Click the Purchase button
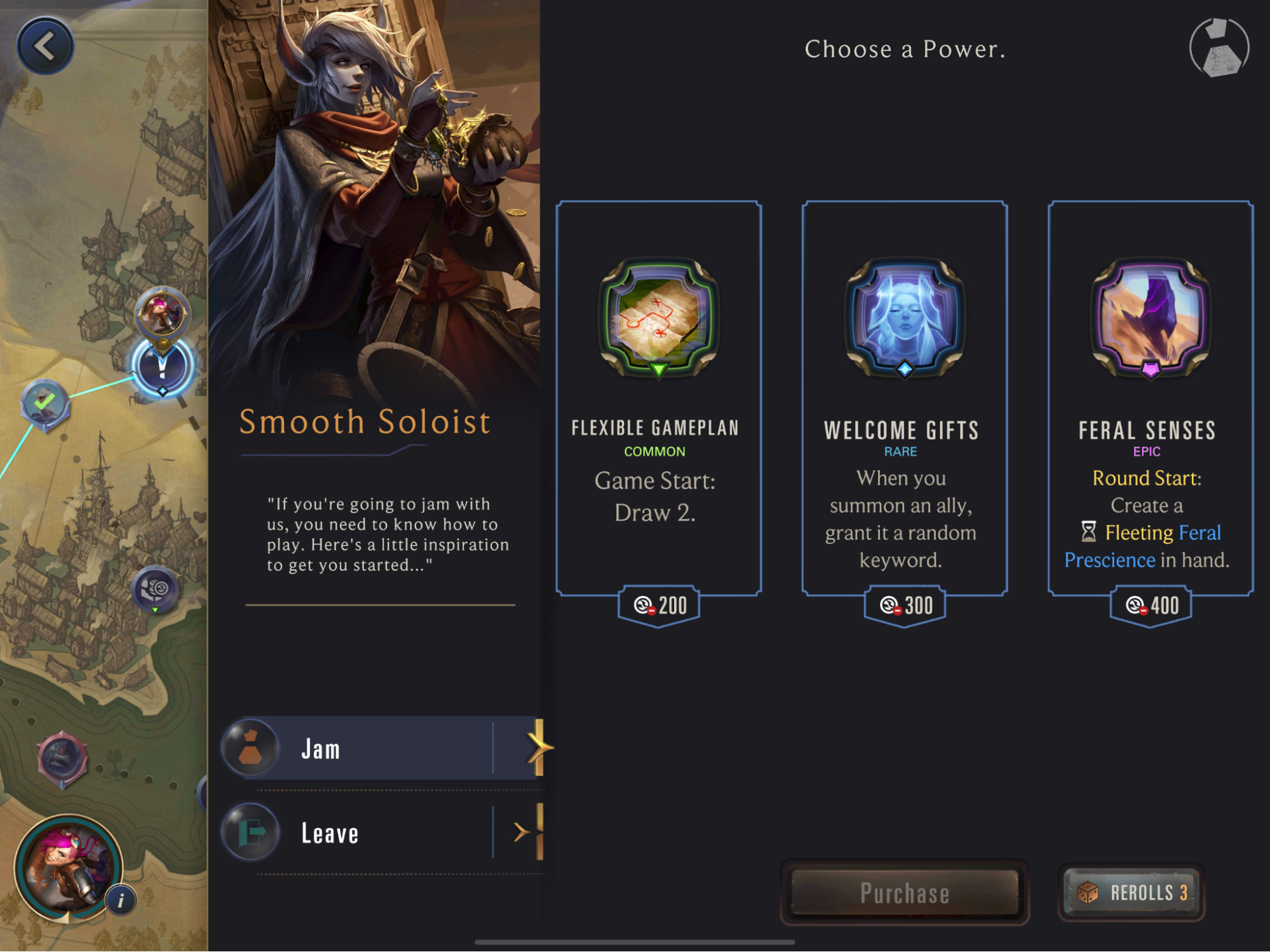 (x=904, y=892)
